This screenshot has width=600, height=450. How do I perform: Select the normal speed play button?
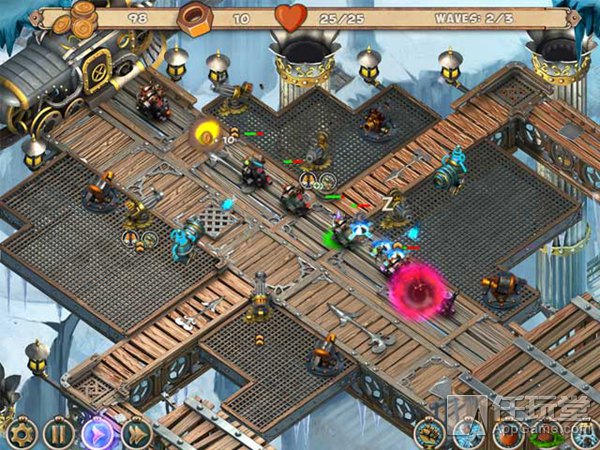97,434
